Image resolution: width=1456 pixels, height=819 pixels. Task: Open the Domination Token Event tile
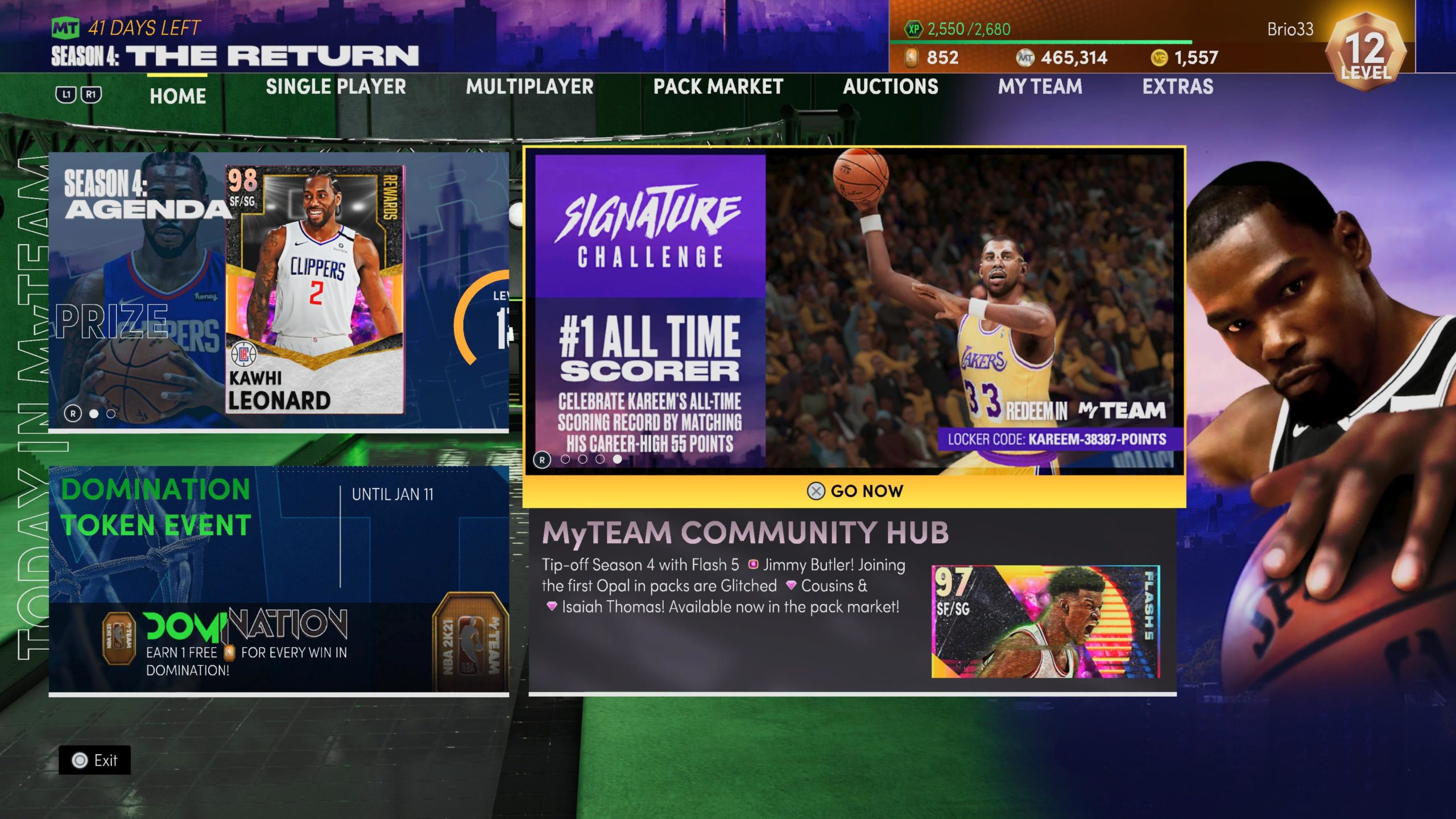[x=279, y=579]
